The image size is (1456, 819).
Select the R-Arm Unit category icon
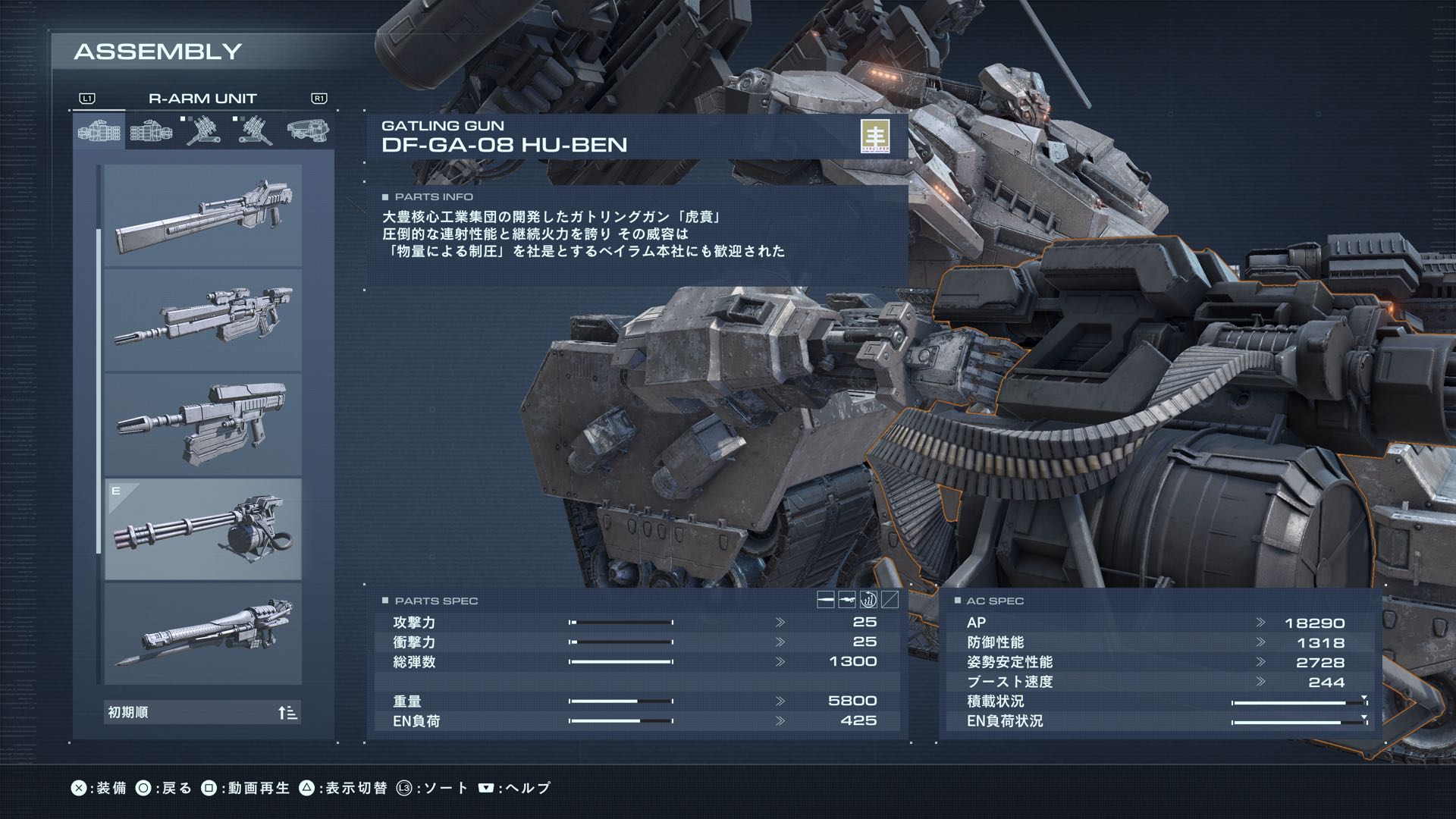click(x=99, y=130)
